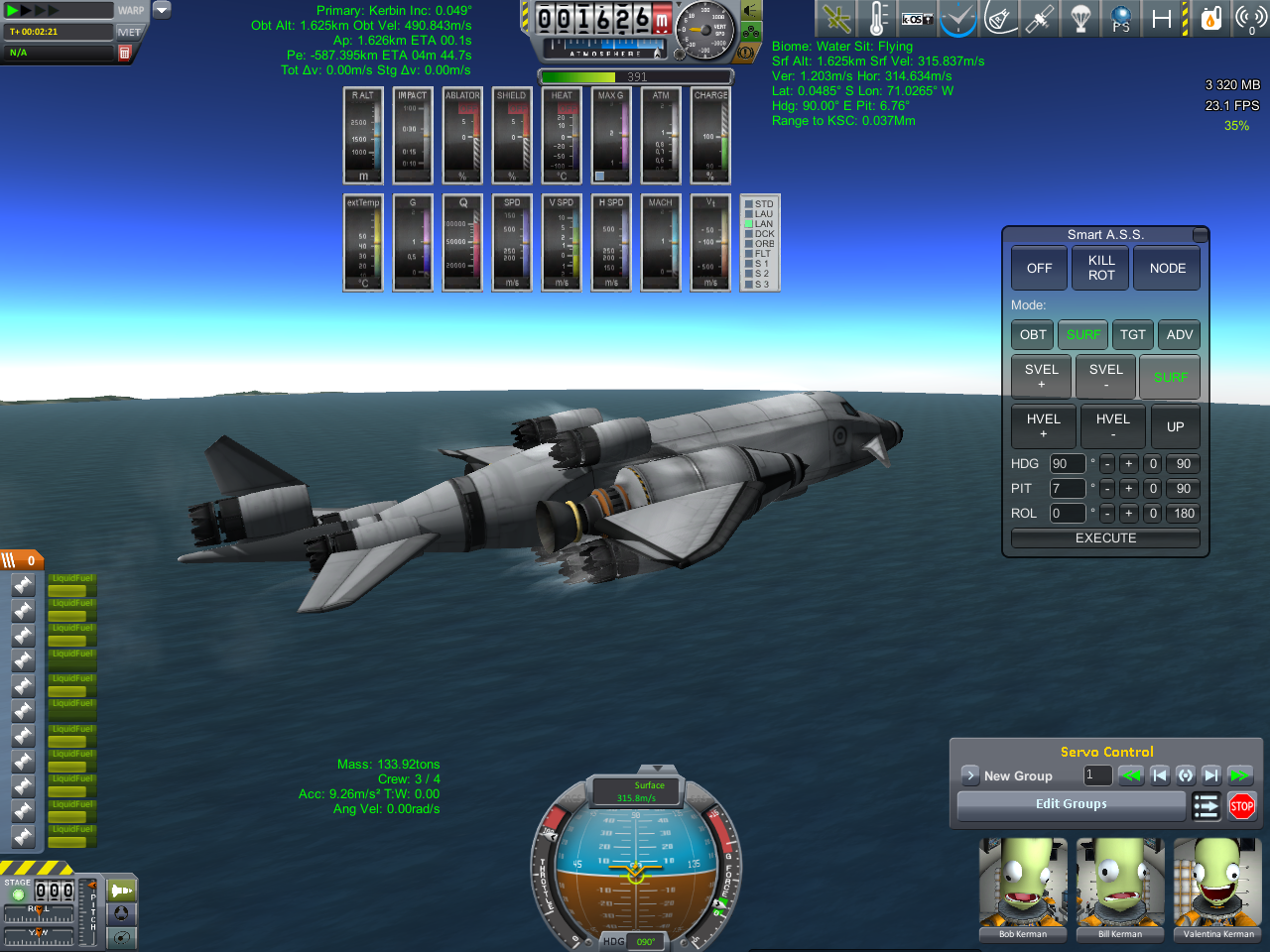Open the thermometer toolbar icon
This screenshot has height=952, width=1270.
[877, 19]
